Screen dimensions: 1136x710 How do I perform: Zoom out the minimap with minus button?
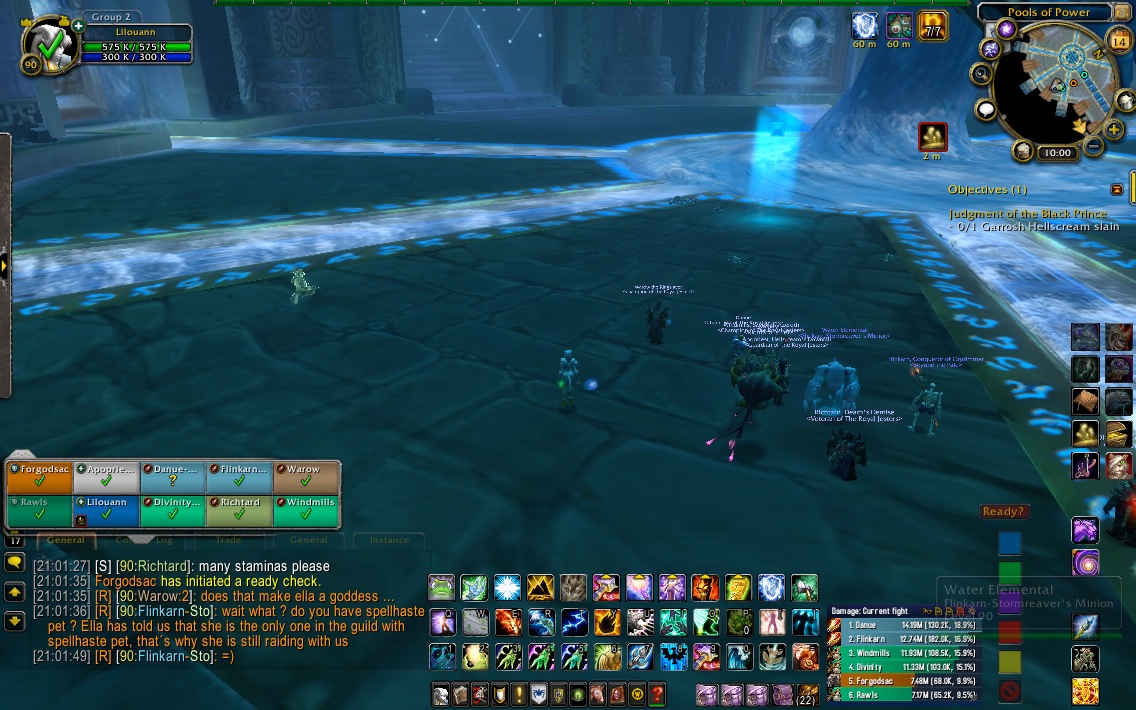coord(1093,147)
